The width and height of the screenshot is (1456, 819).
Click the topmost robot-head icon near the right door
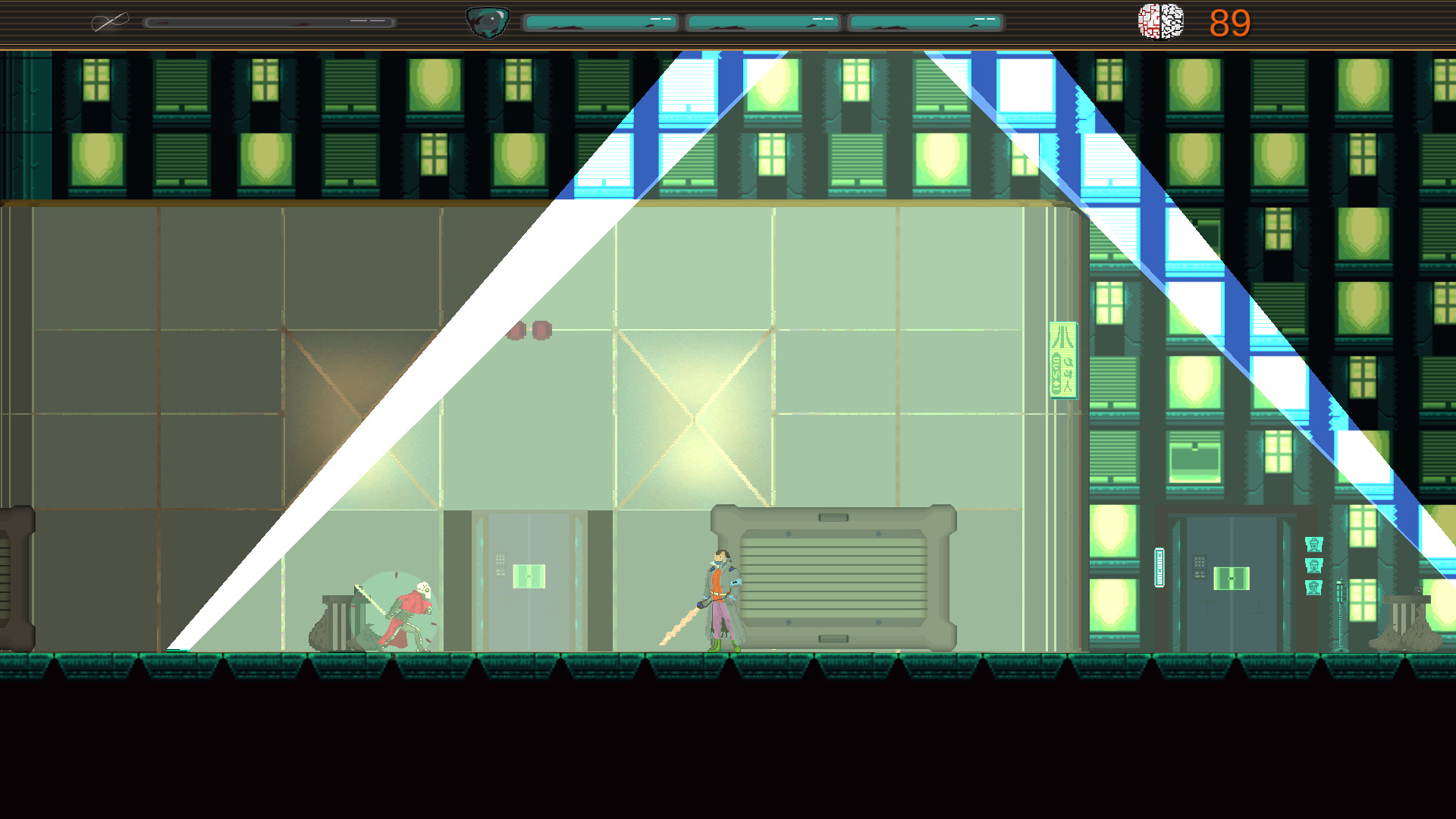(x=1314, y=544)
